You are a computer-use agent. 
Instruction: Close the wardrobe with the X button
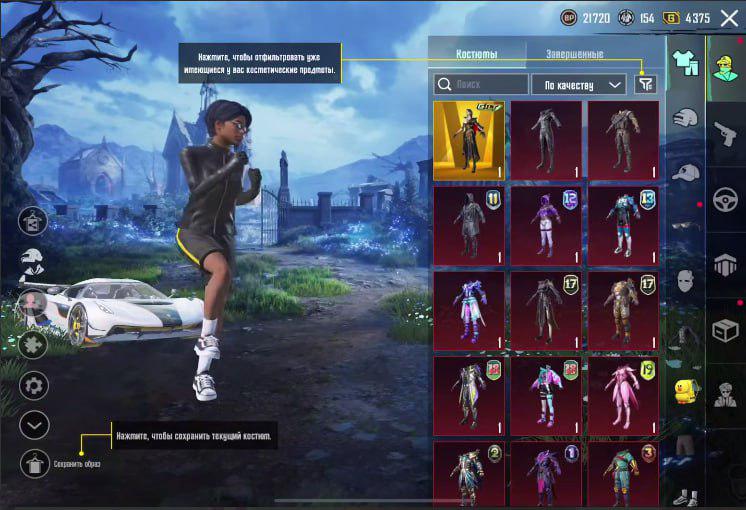727,18
